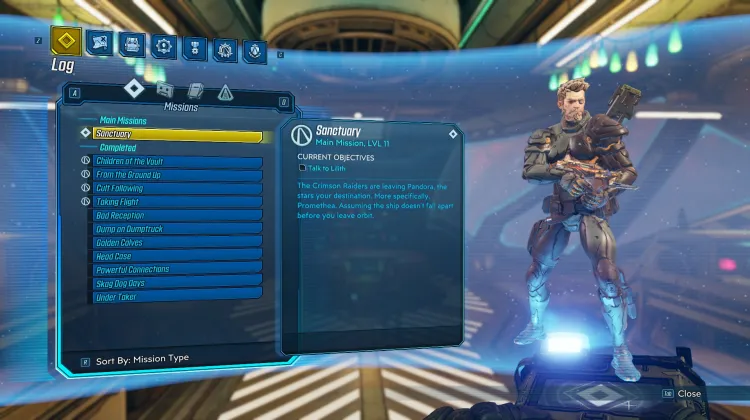Select the Under Taker mission

click(176, 297)
